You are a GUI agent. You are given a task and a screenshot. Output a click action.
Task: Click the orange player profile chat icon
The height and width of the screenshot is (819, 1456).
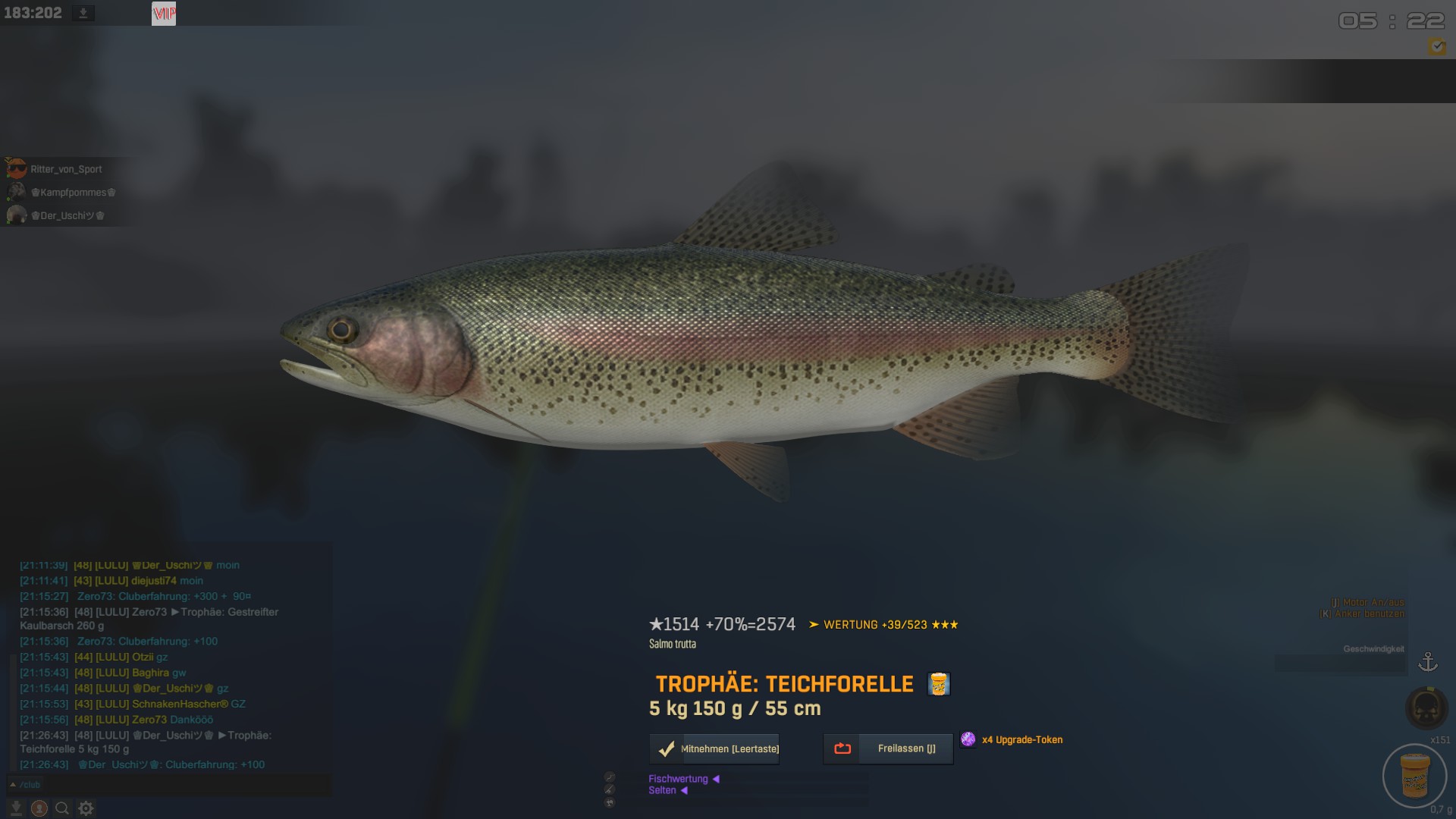(39, 808)
